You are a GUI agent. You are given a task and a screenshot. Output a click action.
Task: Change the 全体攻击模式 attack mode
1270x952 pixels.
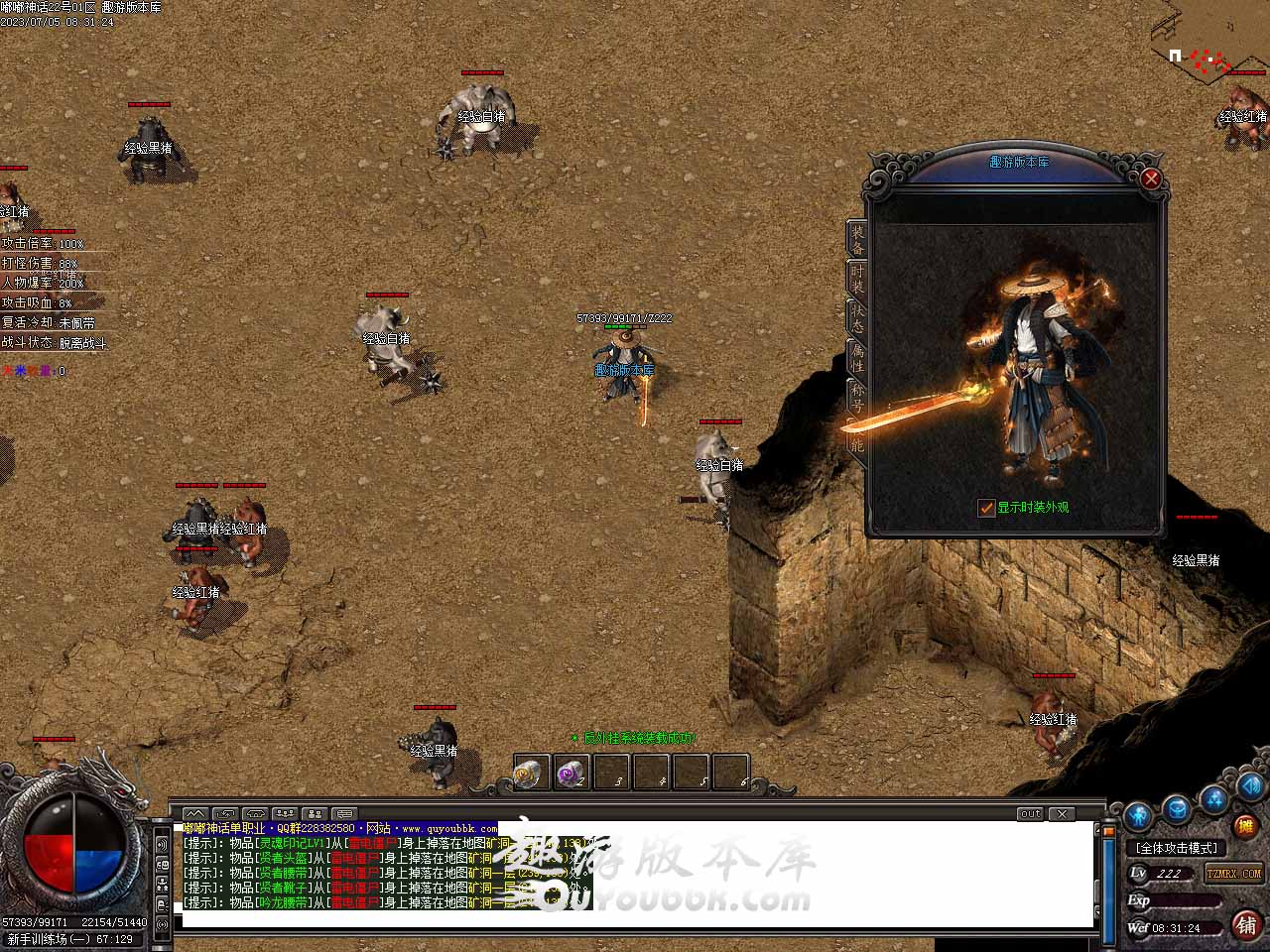[x=1177, y=848]
